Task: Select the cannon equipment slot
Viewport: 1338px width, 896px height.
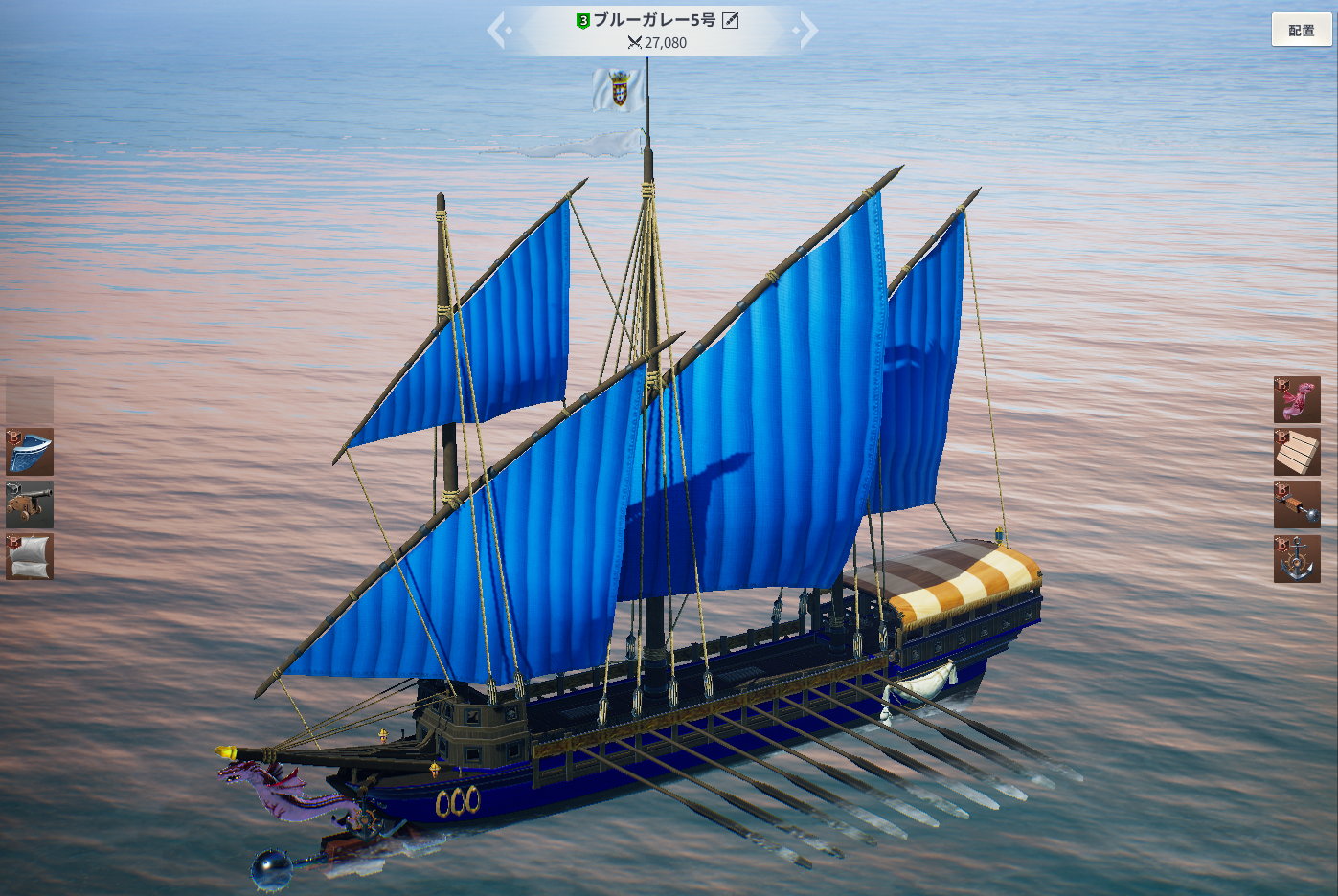Action: pos(30,504)
